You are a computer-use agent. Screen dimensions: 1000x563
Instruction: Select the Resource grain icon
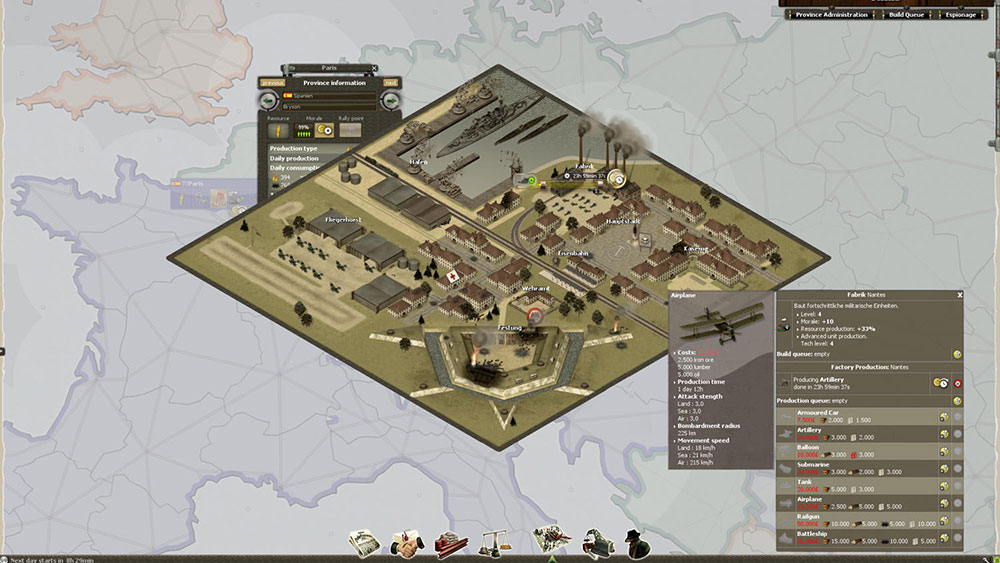pyautogui.click(x=277, y=129)
